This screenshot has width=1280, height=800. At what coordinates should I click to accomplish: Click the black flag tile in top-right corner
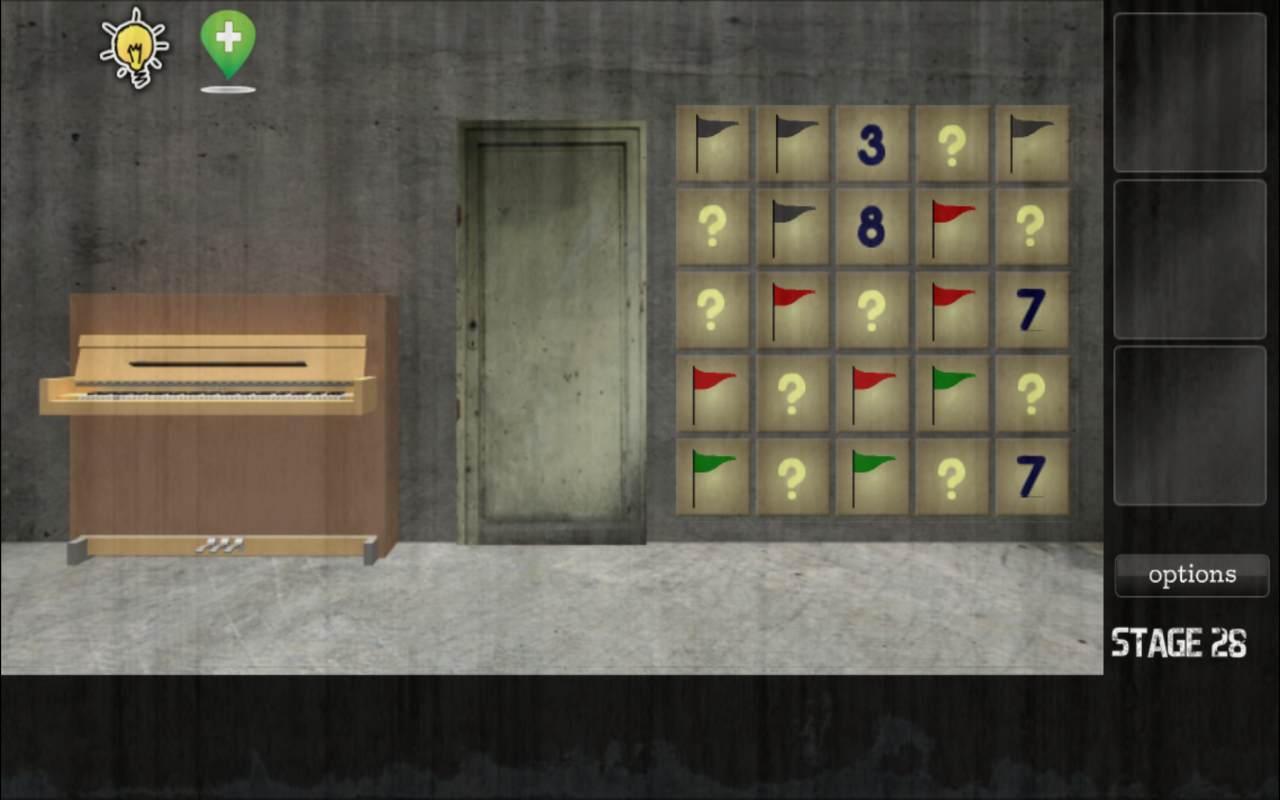coord(1033,145)
